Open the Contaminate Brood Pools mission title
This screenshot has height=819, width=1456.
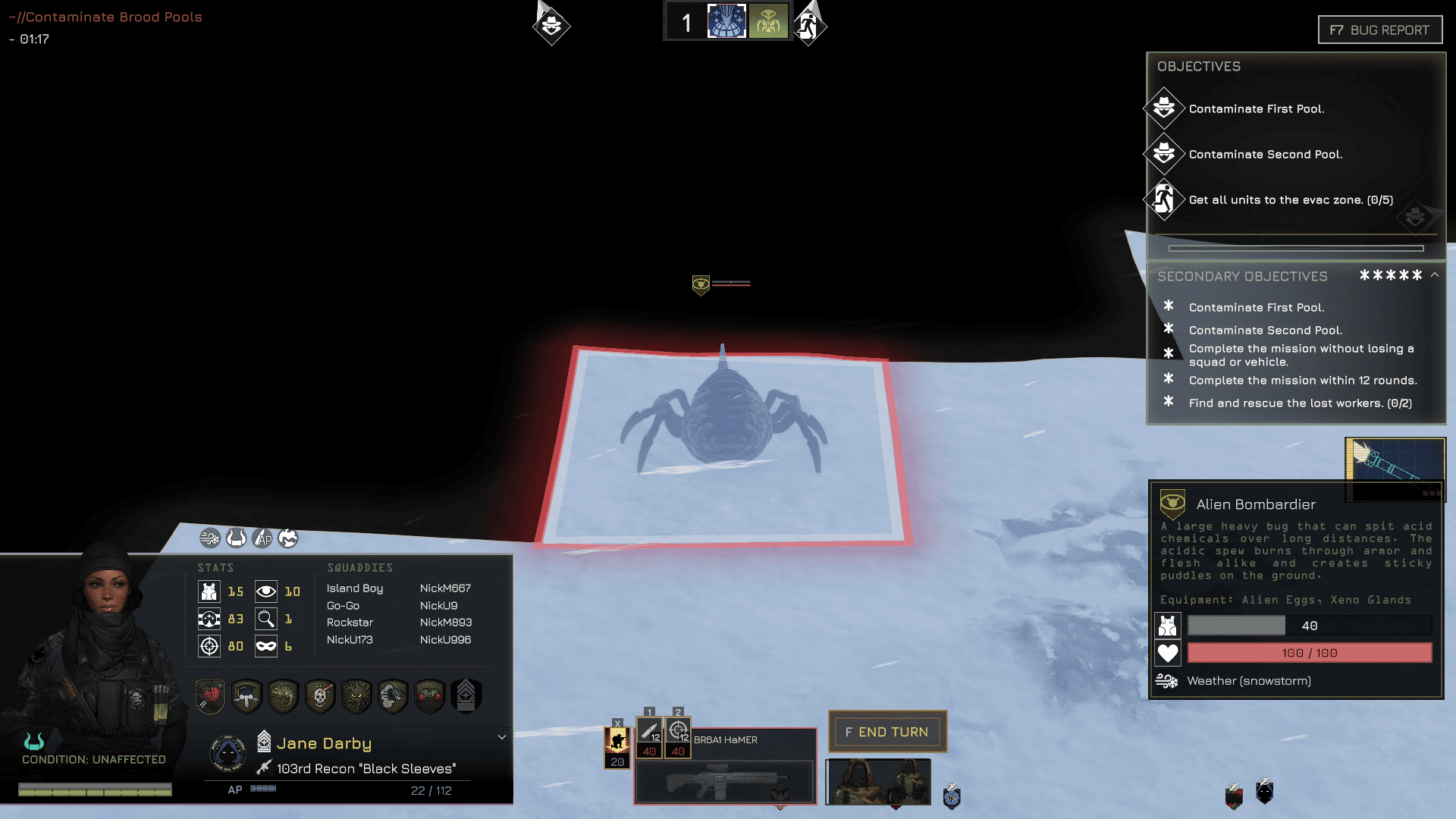coord(106,16)
